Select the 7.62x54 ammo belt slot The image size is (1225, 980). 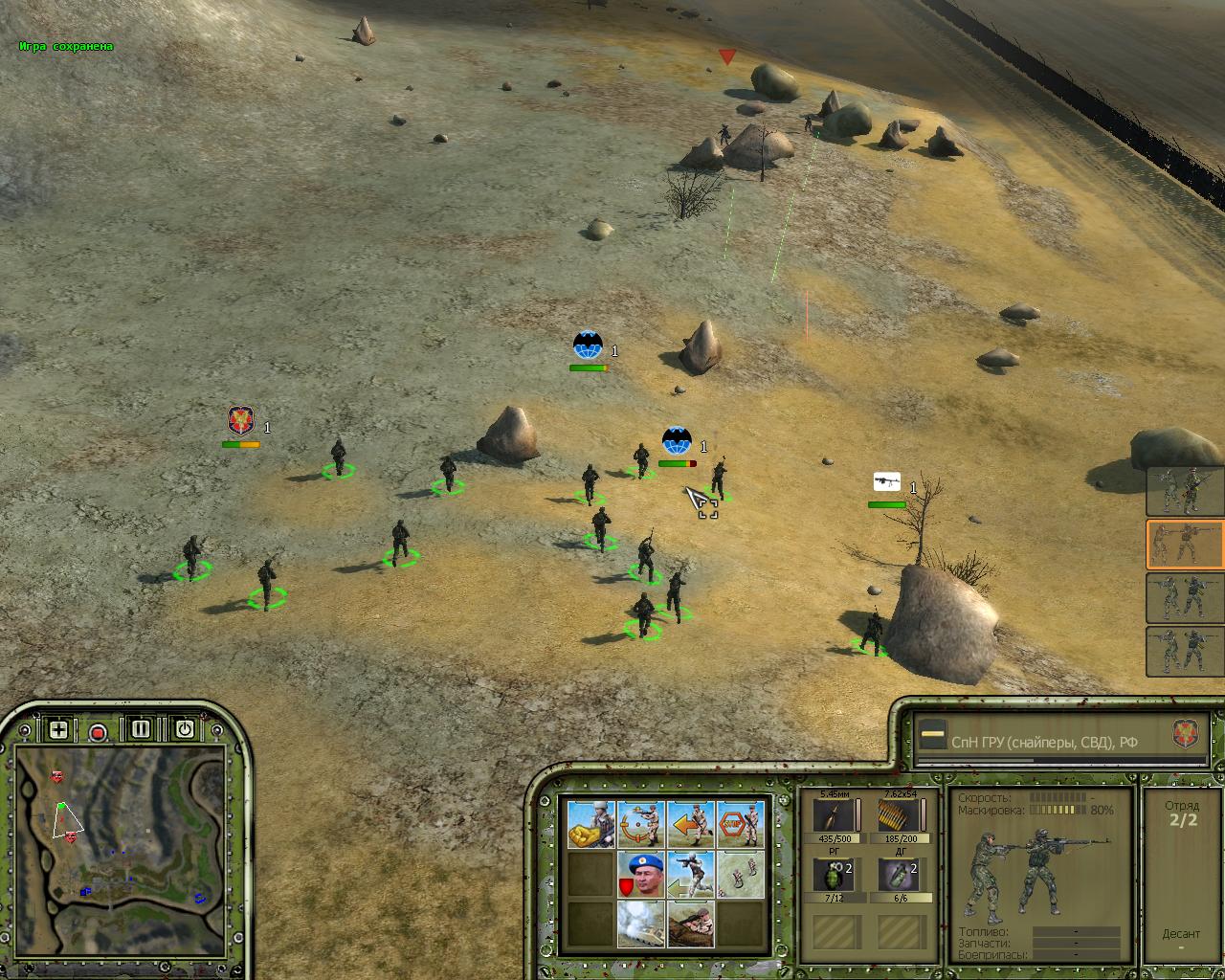tap(900, 816)
